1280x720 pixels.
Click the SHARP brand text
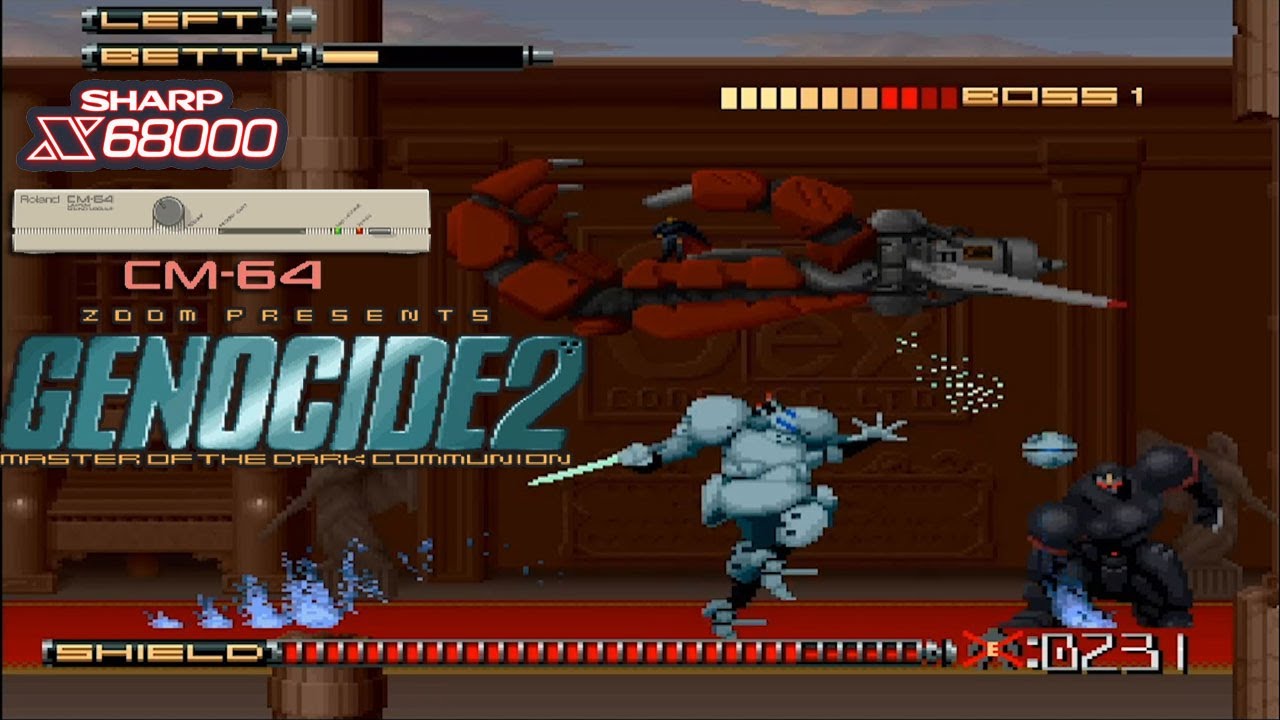(150, 97)
